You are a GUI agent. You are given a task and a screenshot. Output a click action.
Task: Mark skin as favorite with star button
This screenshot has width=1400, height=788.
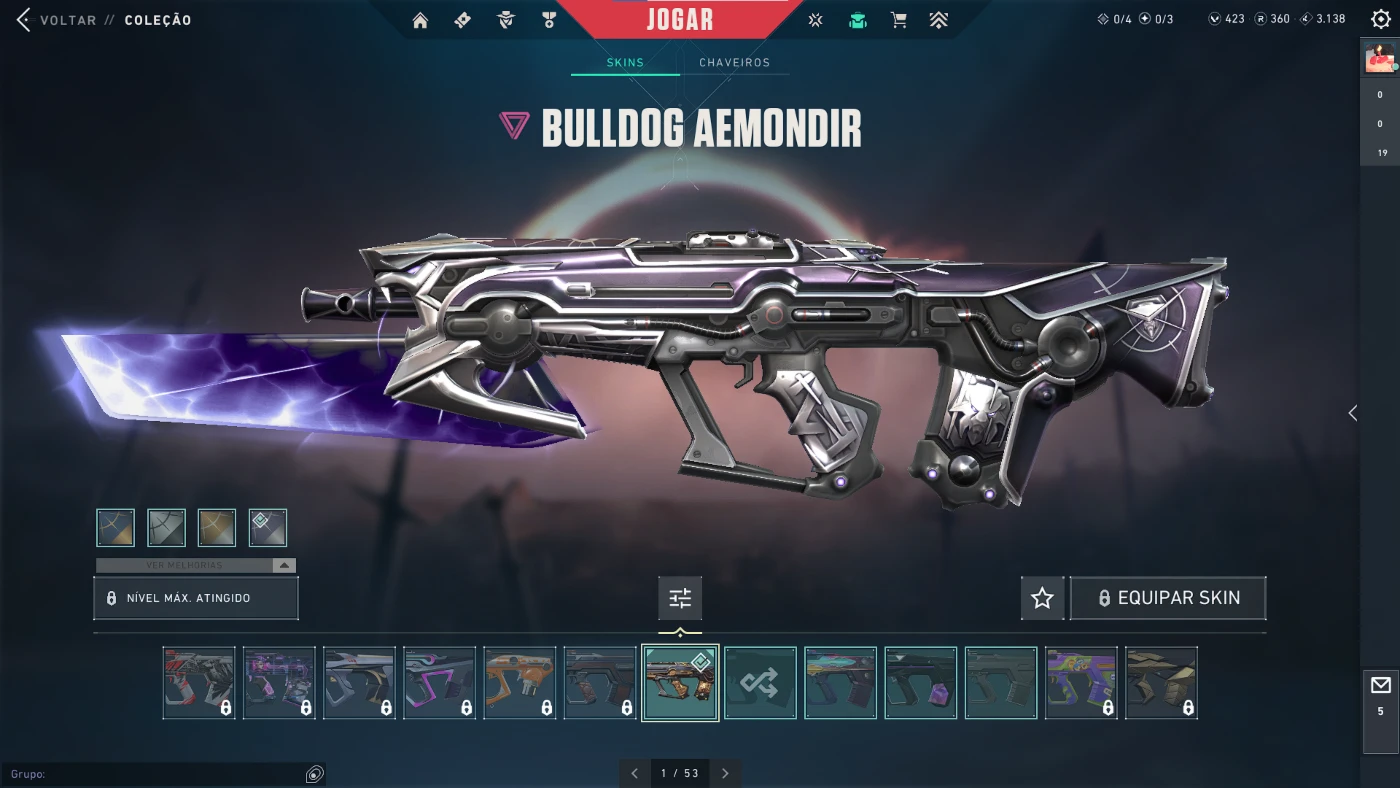[x=1042, y=598]
